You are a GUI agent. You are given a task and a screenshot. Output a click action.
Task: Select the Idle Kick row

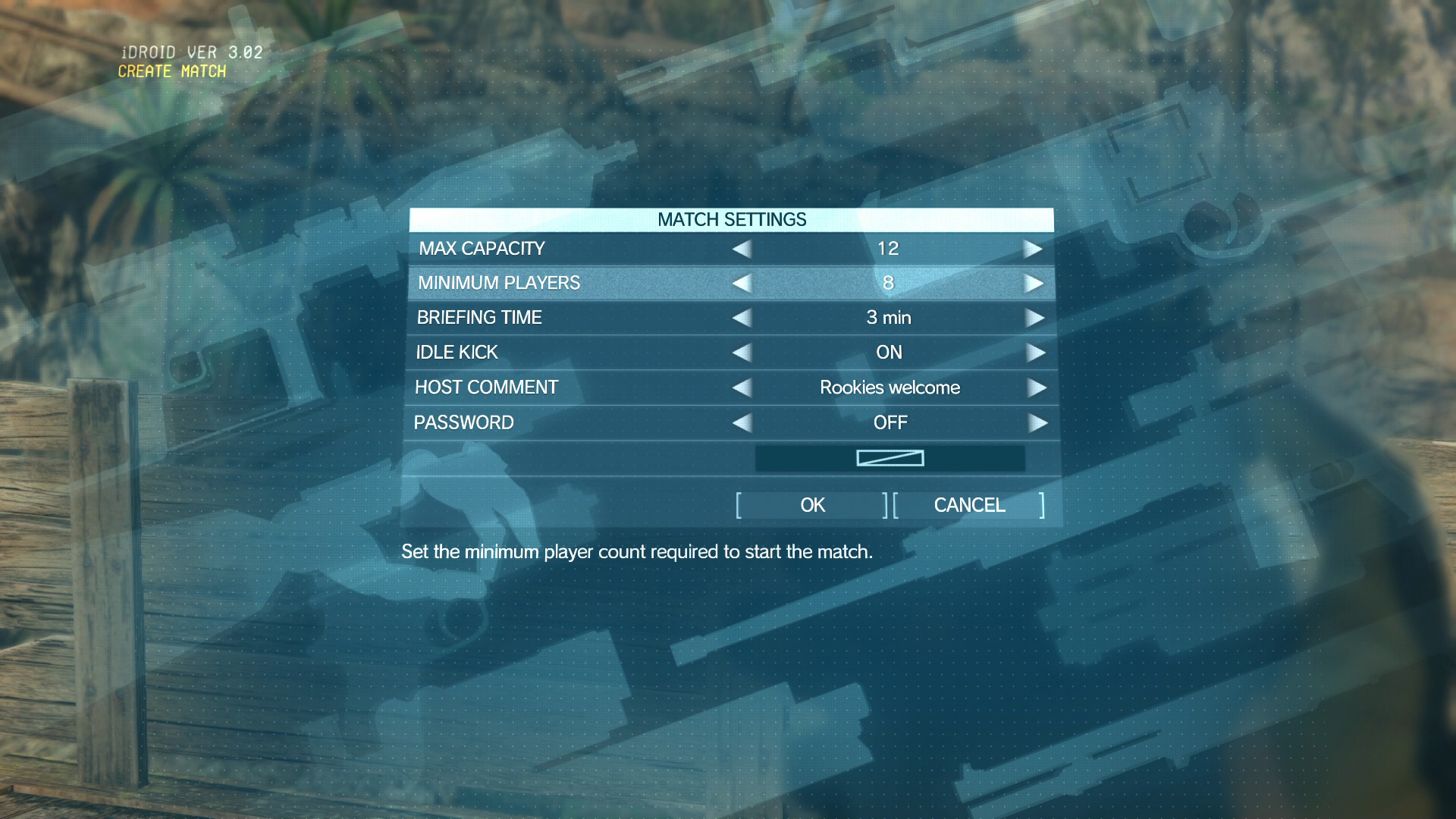click(531, 353)
